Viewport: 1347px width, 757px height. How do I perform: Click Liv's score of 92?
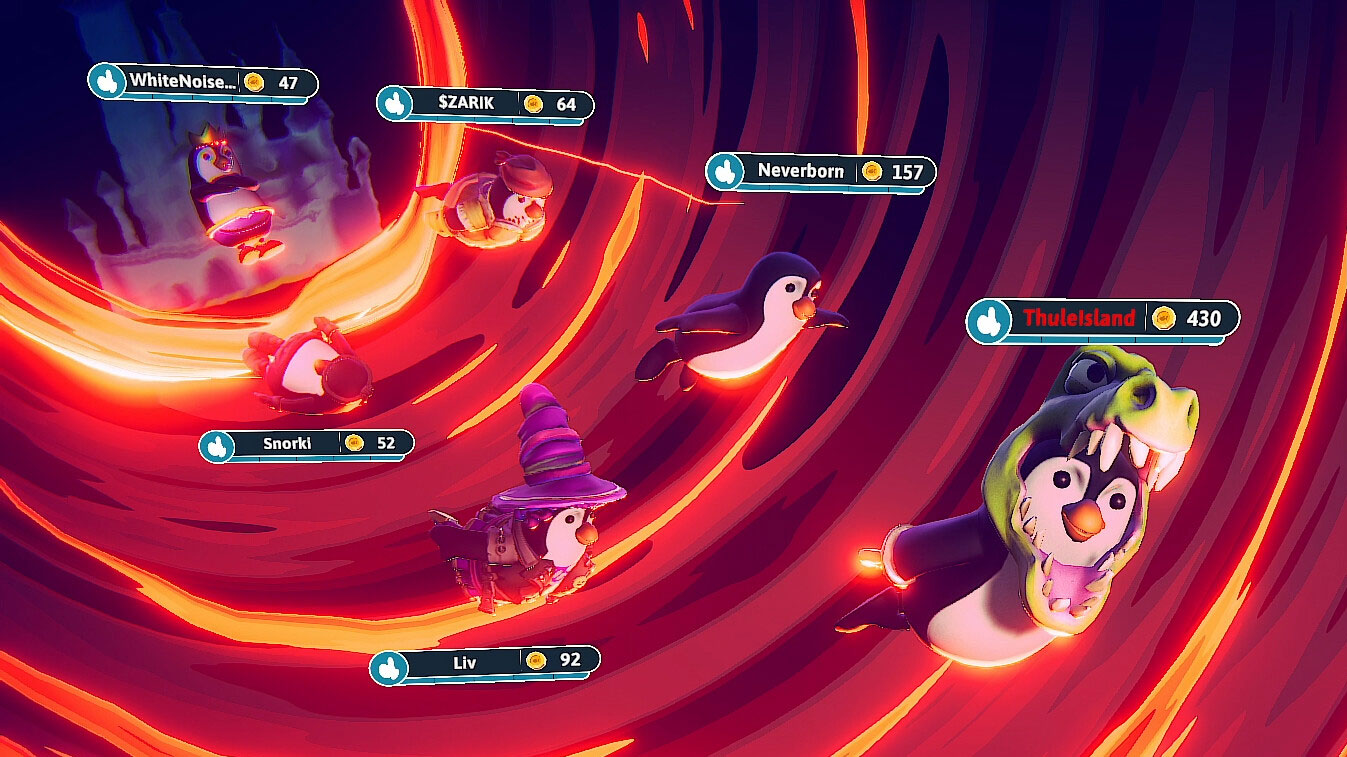click(x=571, y=662)
